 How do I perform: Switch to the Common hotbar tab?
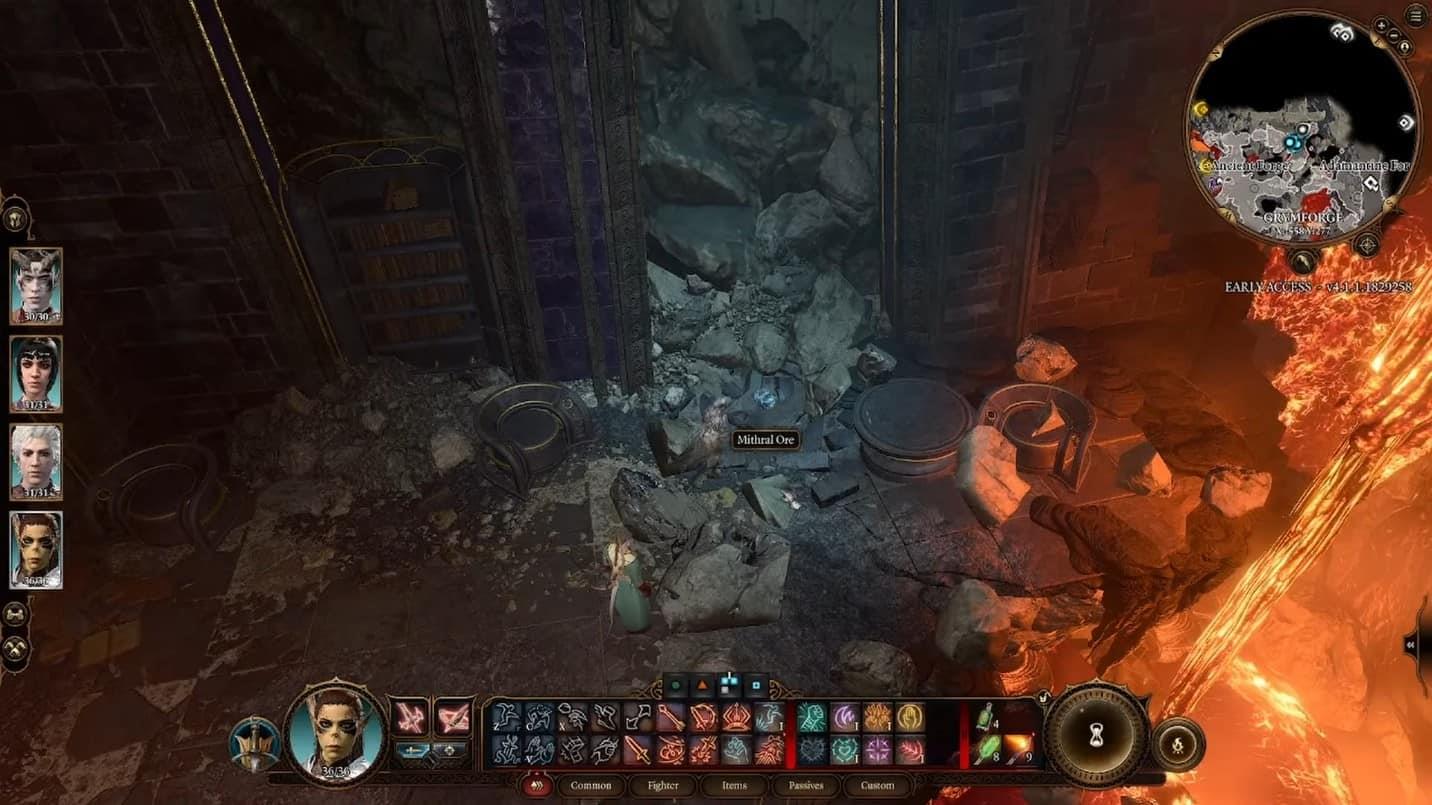pos(591,785)
